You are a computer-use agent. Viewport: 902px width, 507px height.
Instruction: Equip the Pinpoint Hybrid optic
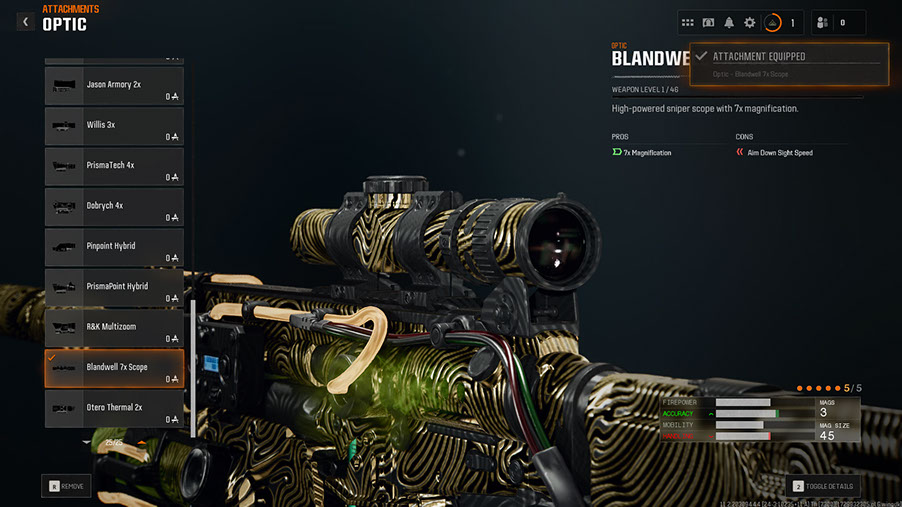click(x=114, y=247)
